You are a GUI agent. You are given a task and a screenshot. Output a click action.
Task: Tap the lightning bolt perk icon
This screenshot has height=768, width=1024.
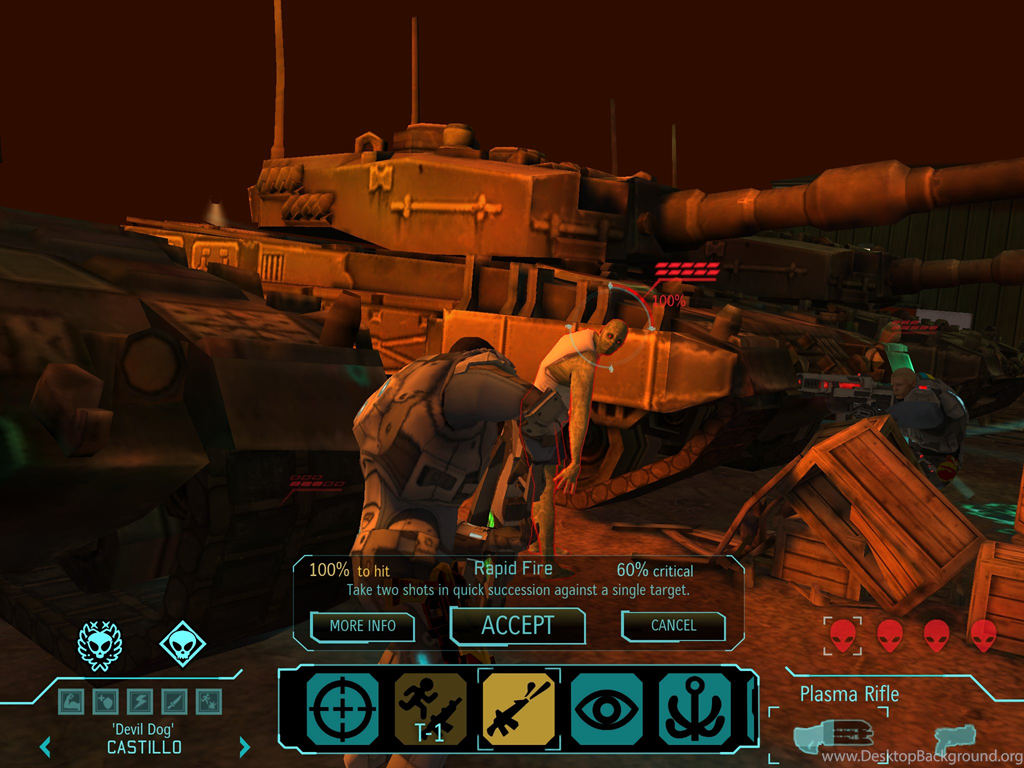(x=139, y=701)
